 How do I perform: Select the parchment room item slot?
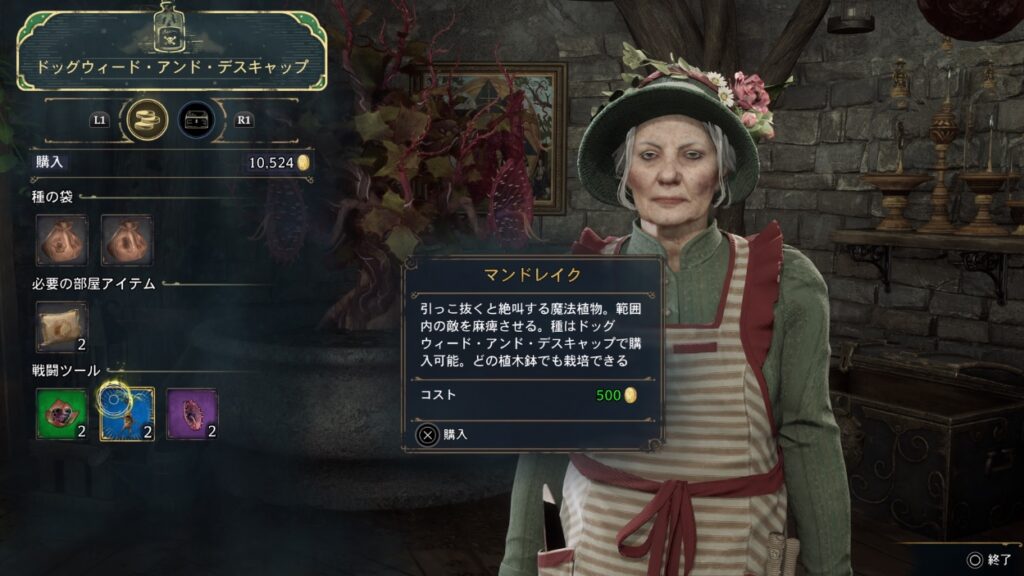click(x=62, y=328)
